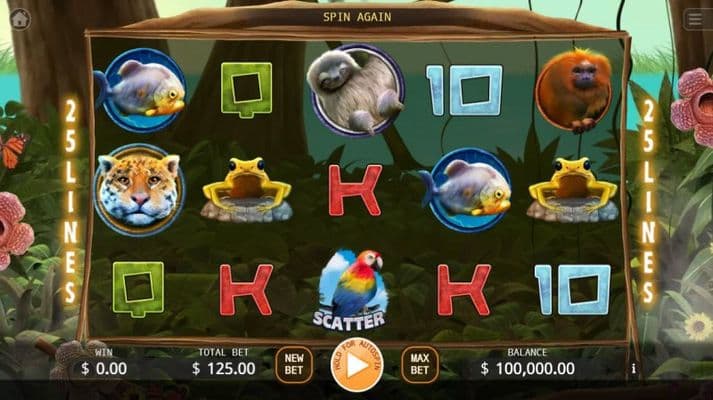The width and height of the screenshot is (713, 400).
Task: Click the NEW BET button
Action: (x=294, y=365)
